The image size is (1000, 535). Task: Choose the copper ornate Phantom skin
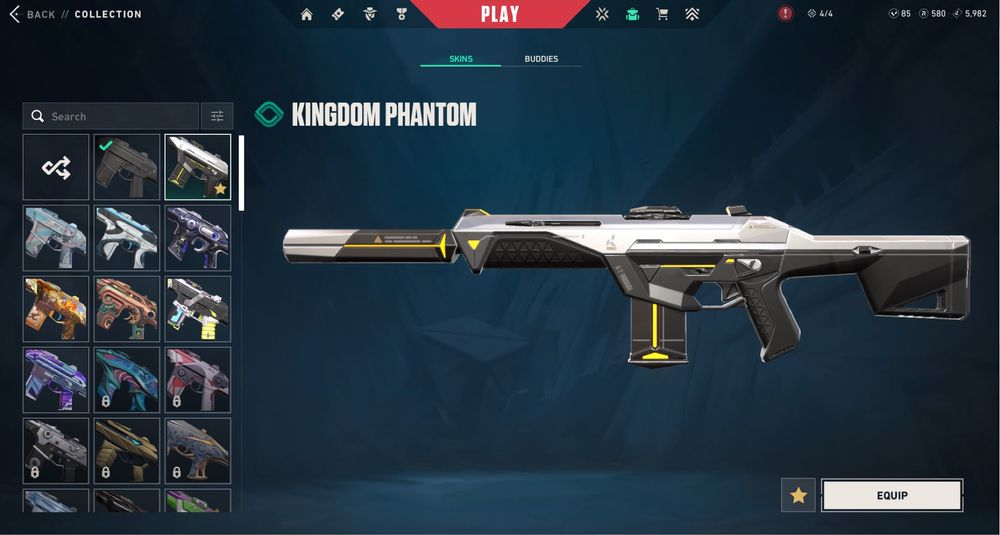(x=127, y=309)
